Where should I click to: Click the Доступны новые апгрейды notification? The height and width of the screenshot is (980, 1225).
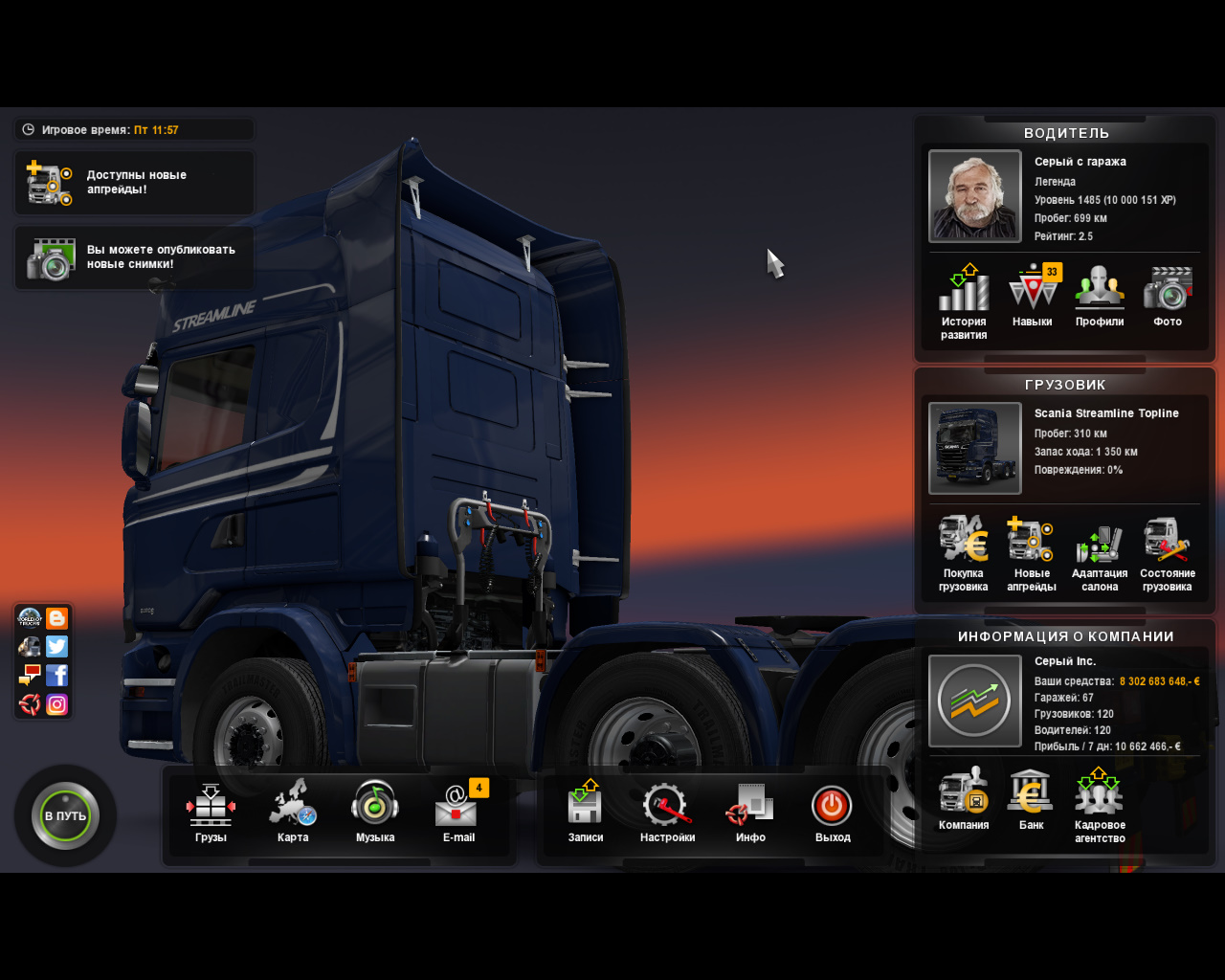133,183
